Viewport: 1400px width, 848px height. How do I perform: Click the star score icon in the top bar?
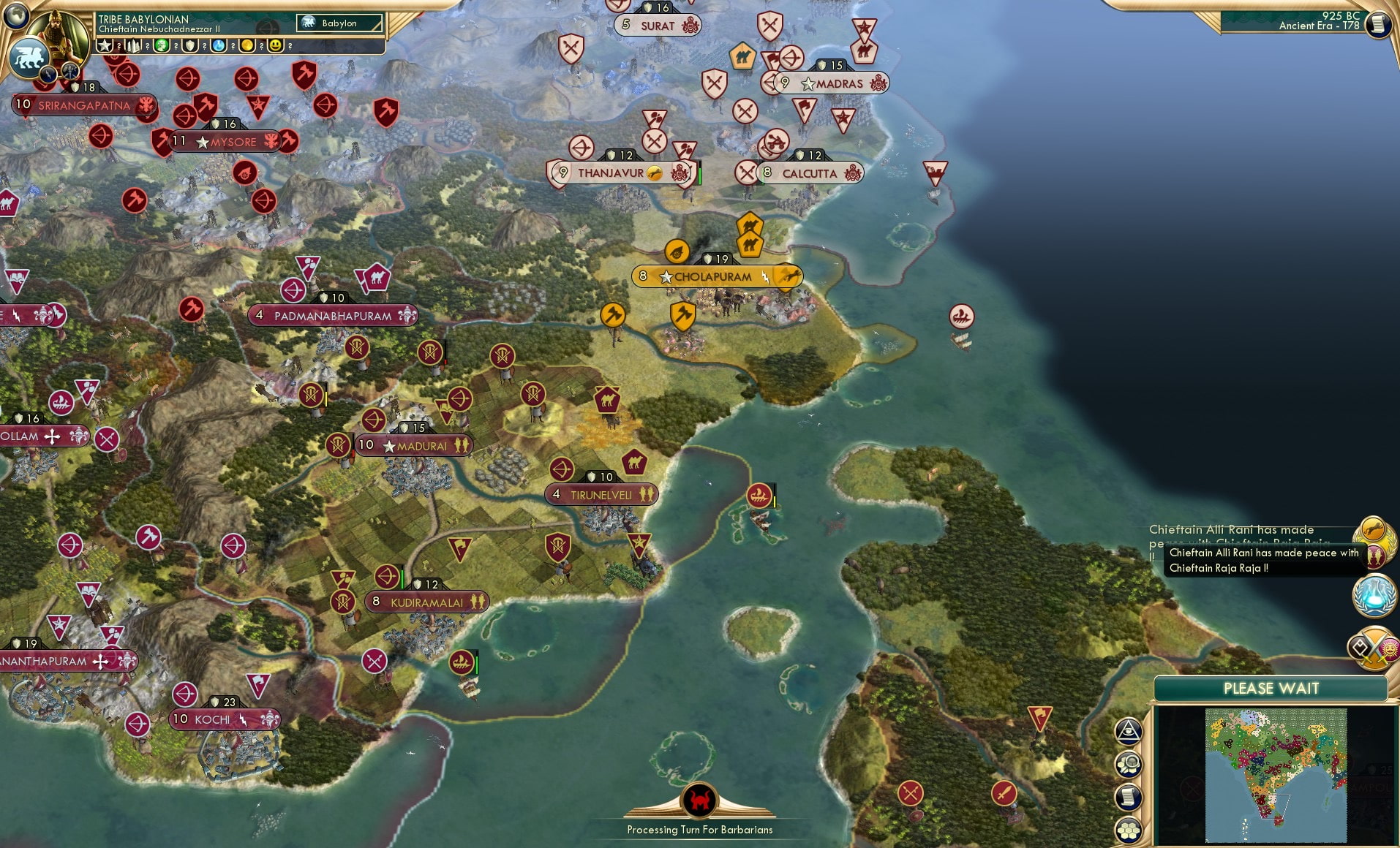[x=105, y=46]
